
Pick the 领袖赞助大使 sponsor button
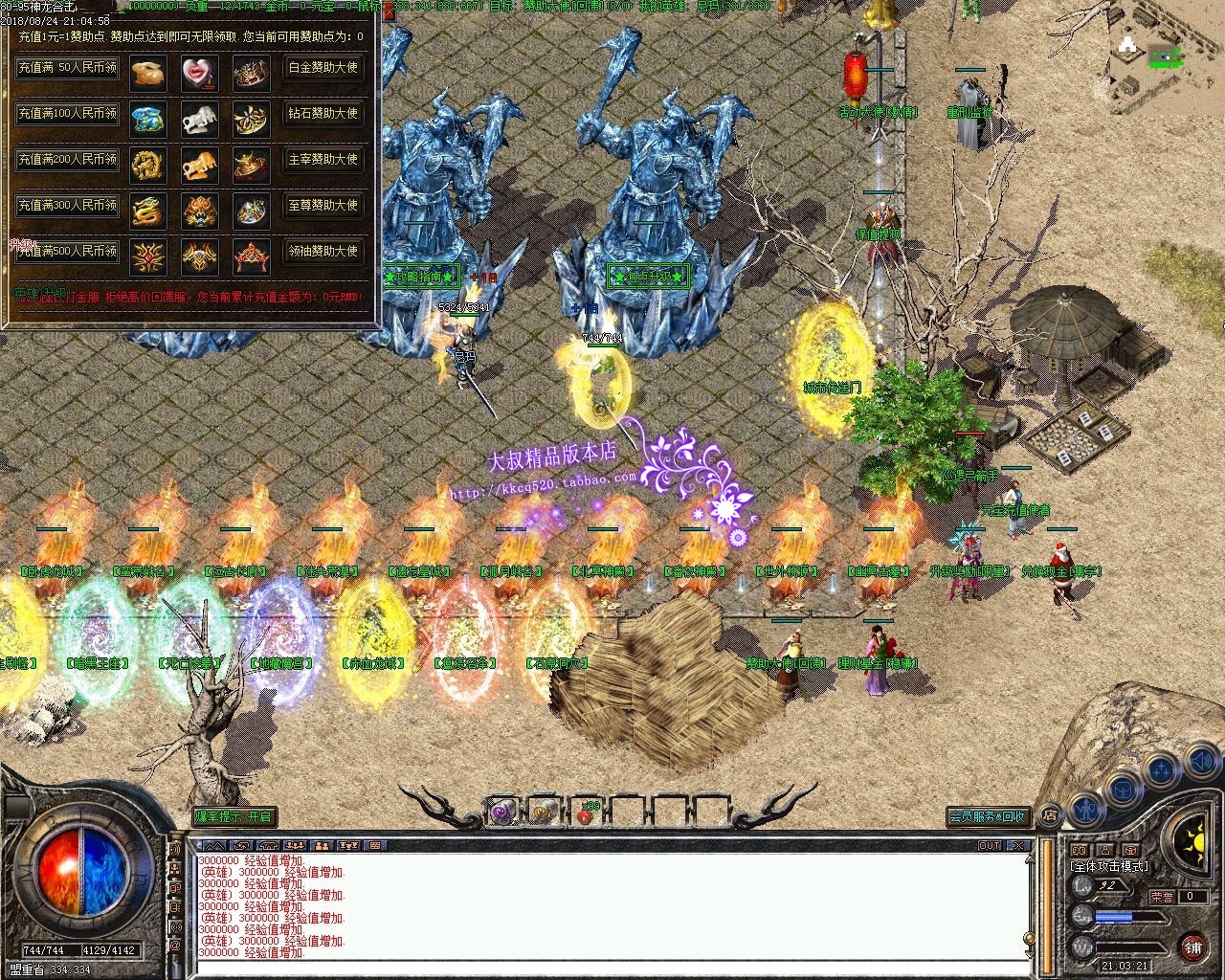(x=323, y=251)
